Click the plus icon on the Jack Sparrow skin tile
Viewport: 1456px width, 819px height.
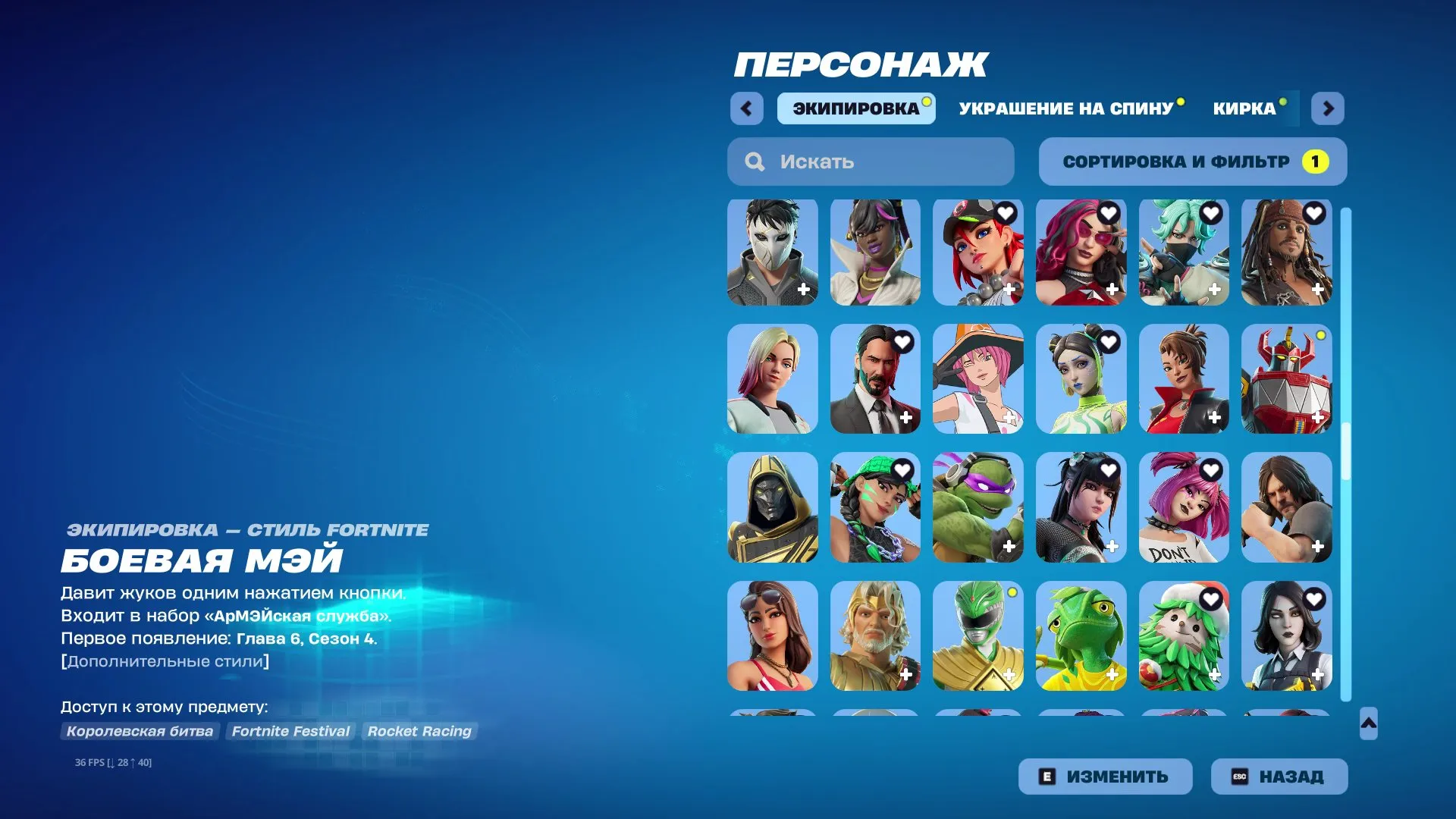pos(1316,289)
